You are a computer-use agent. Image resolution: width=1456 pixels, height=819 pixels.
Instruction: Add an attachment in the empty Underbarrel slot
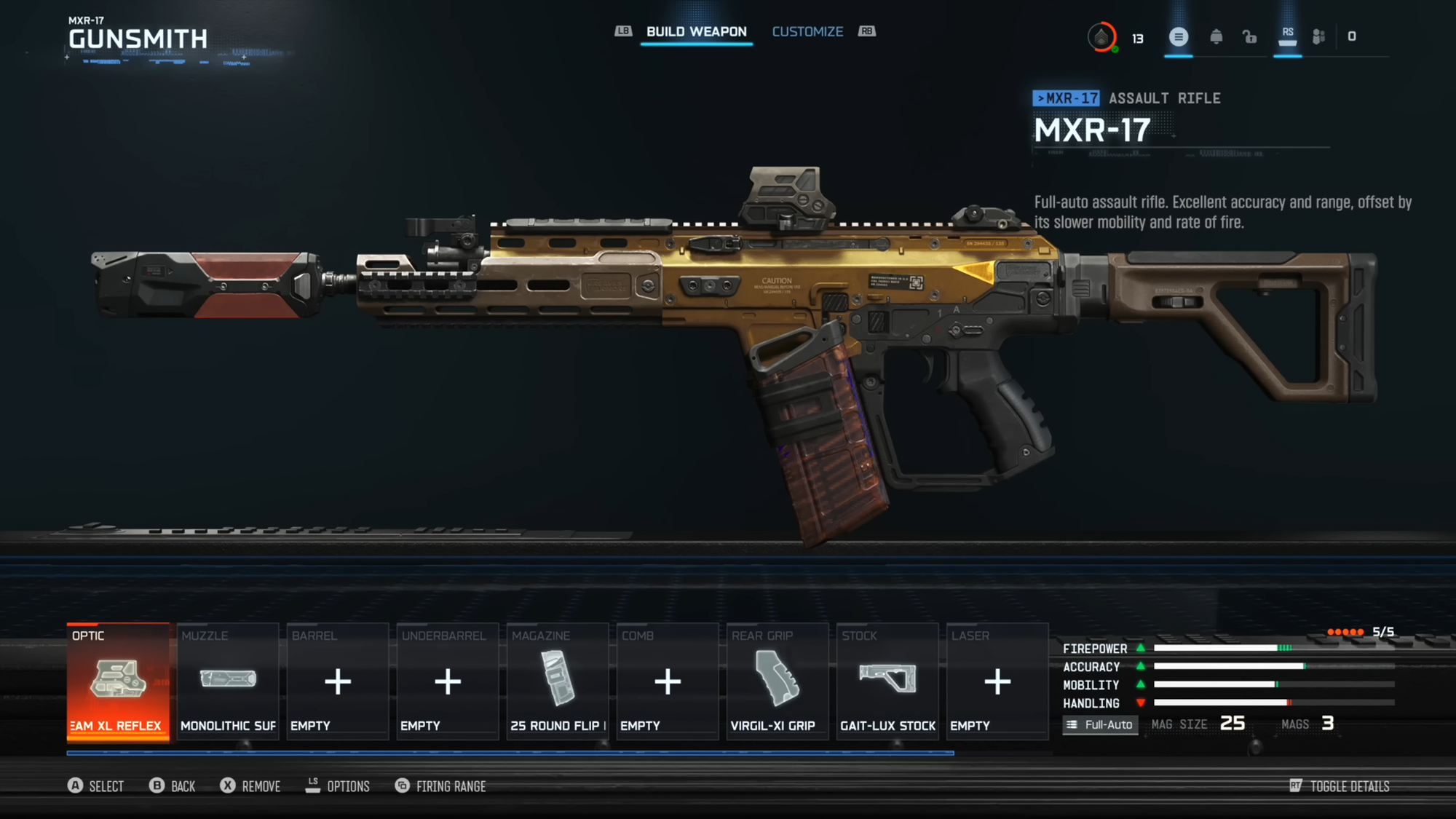(447, 681)
